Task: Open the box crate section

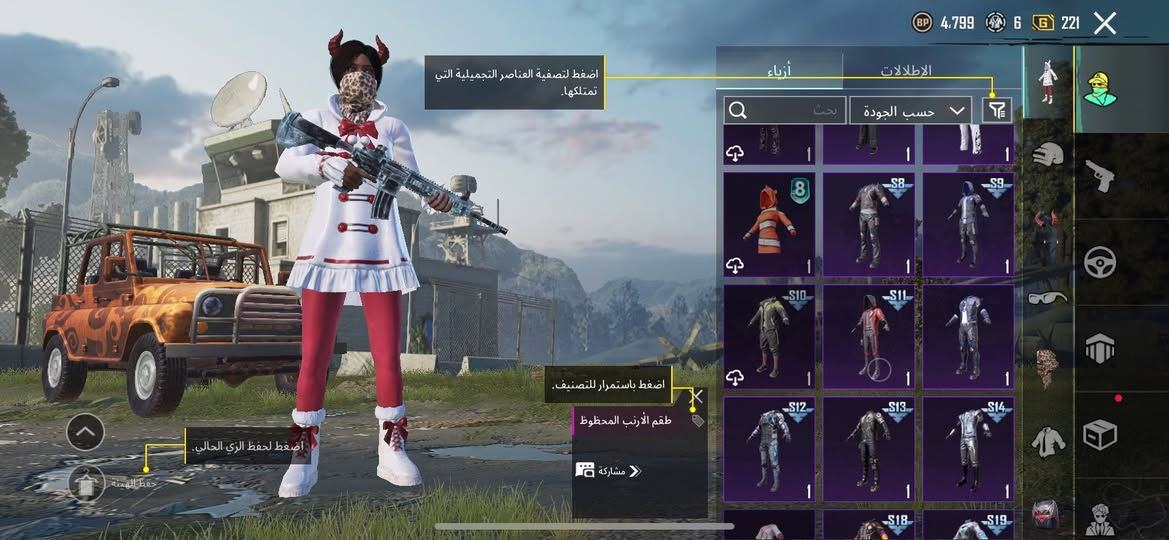Action: pyautogui.click(x=1101, y=435)
